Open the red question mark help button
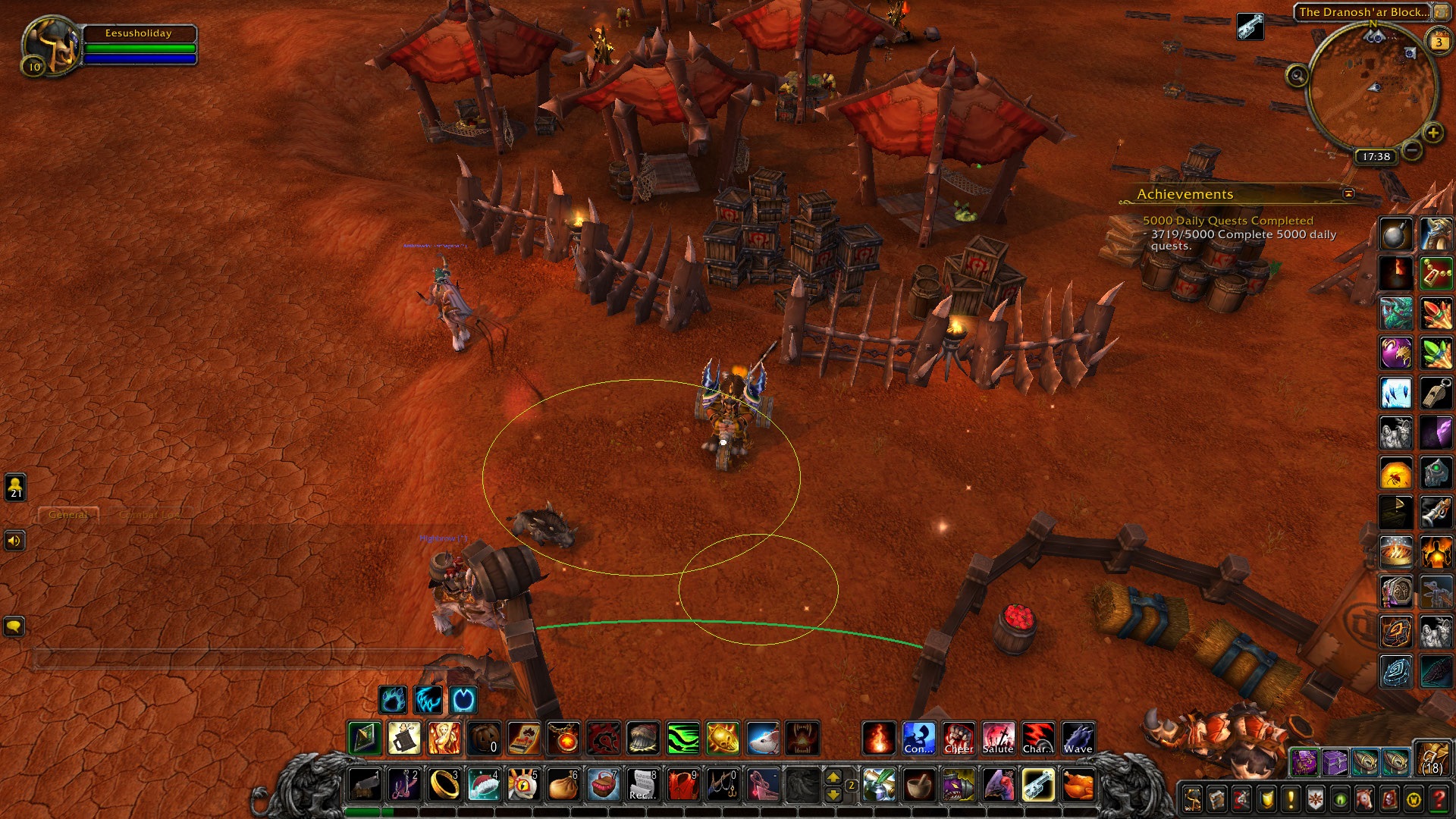The width and height of the screenshot is (1456, 819). [1439, 799]
